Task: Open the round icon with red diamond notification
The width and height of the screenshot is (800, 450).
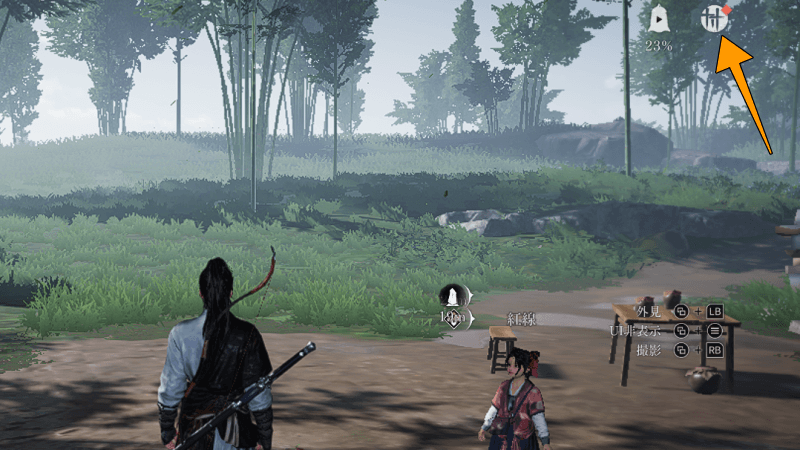Action: [712, 19]
